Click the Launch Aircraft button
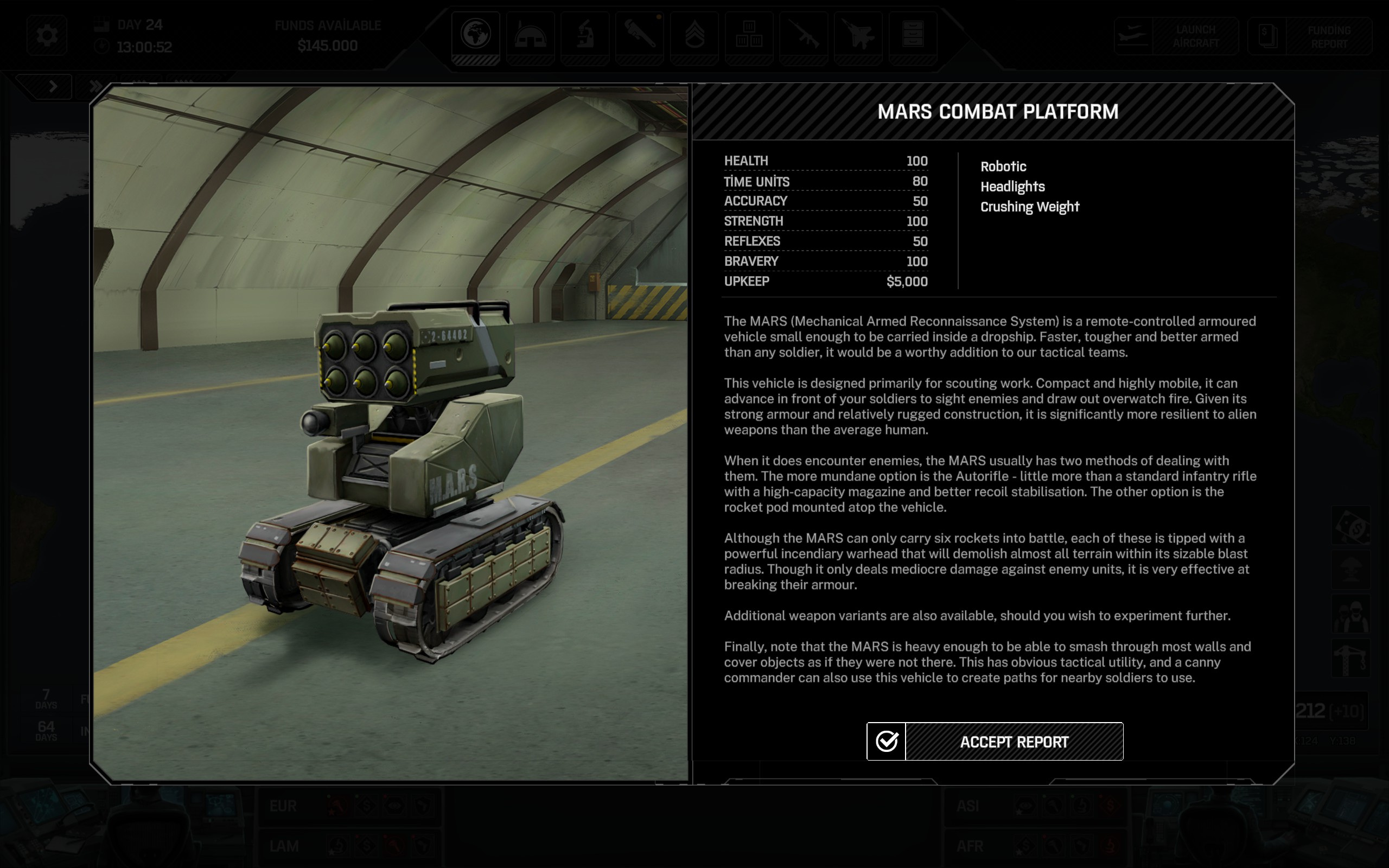This screenshot has height=868, width=1389. (1176, 36)
